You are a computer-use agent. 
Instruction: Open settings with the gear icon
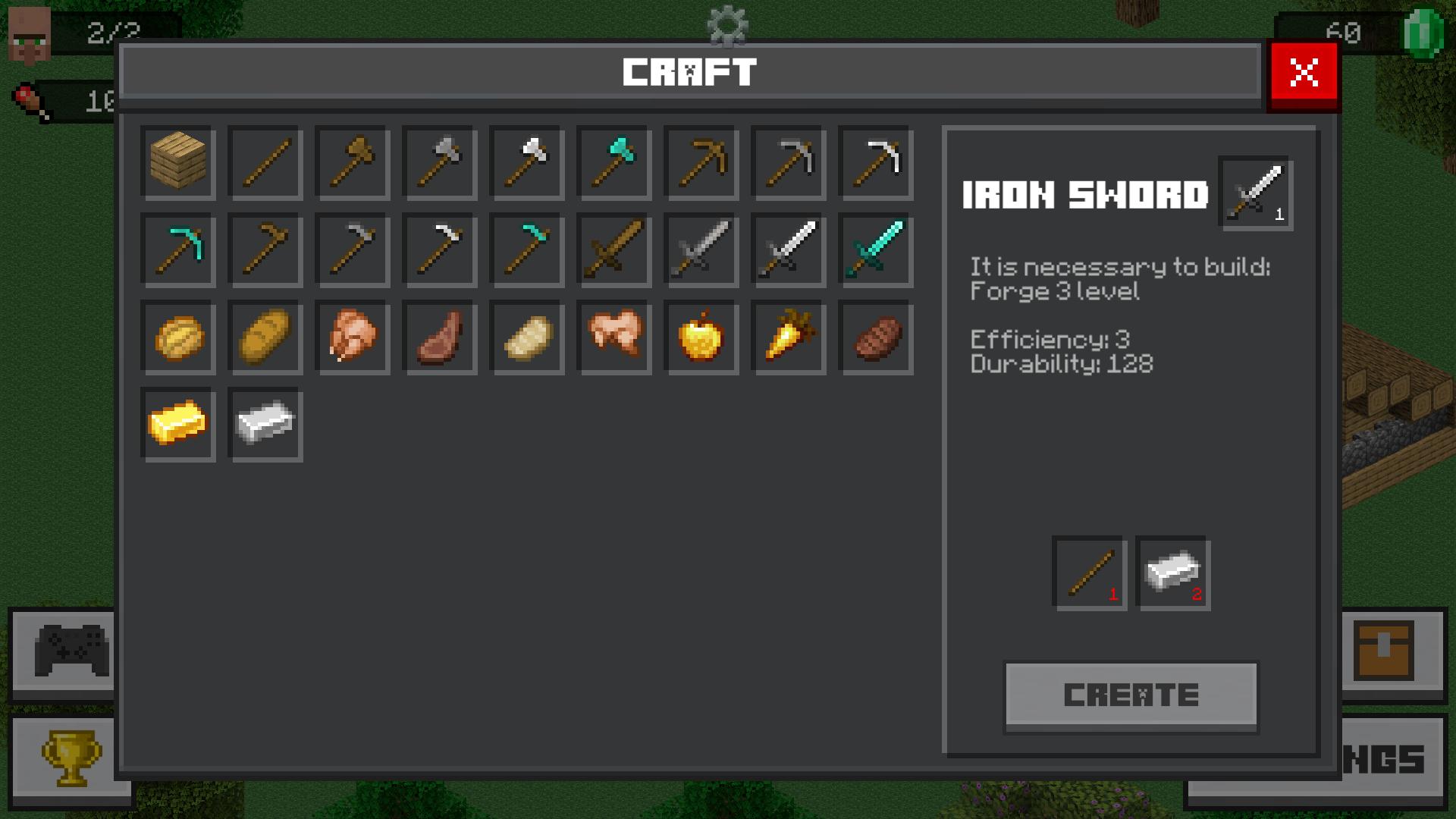[x=727, y=24]
